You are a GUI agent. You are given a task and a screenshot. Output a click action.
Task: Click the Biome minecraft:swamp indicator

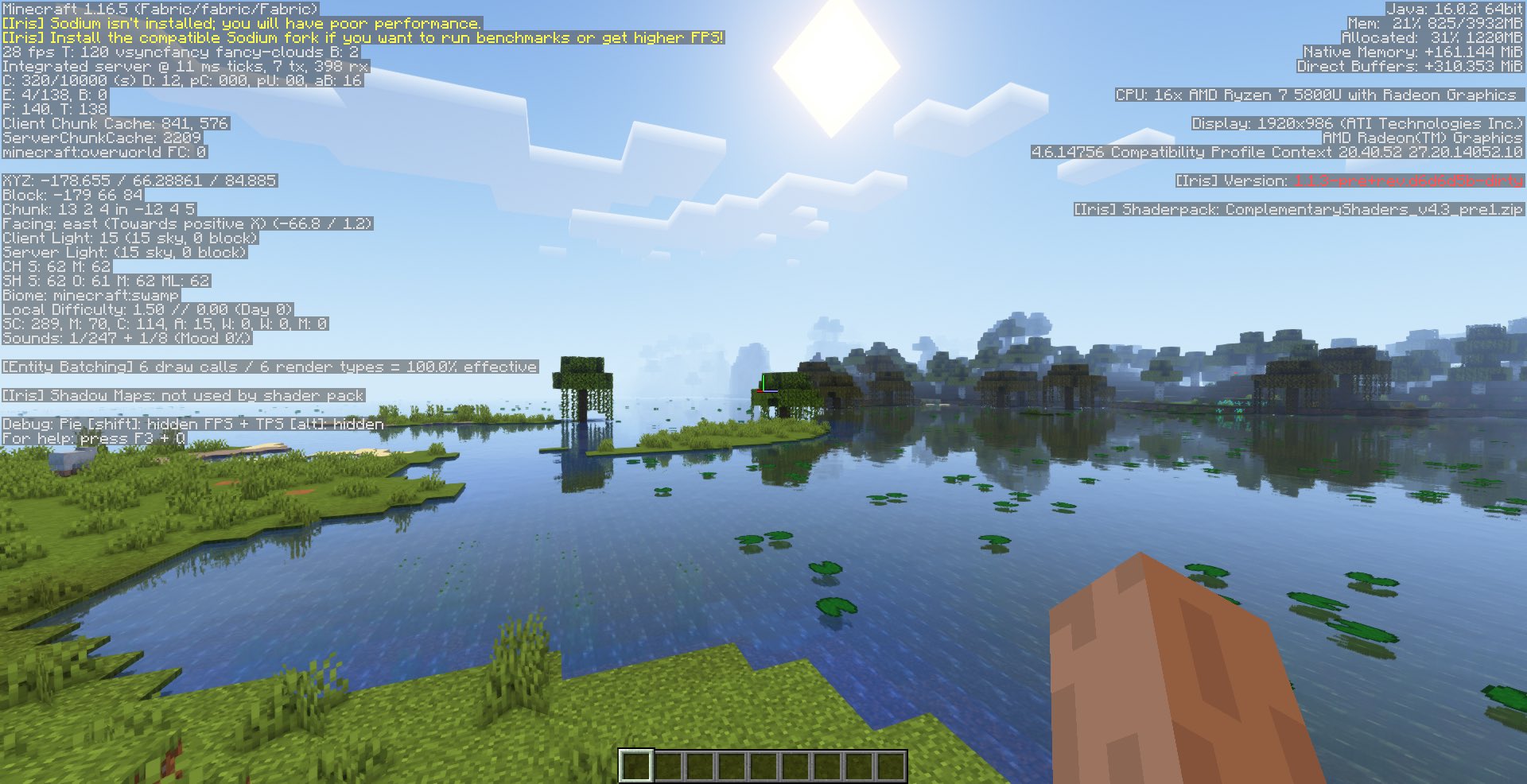pyautogui.click(x=90, y=295)
